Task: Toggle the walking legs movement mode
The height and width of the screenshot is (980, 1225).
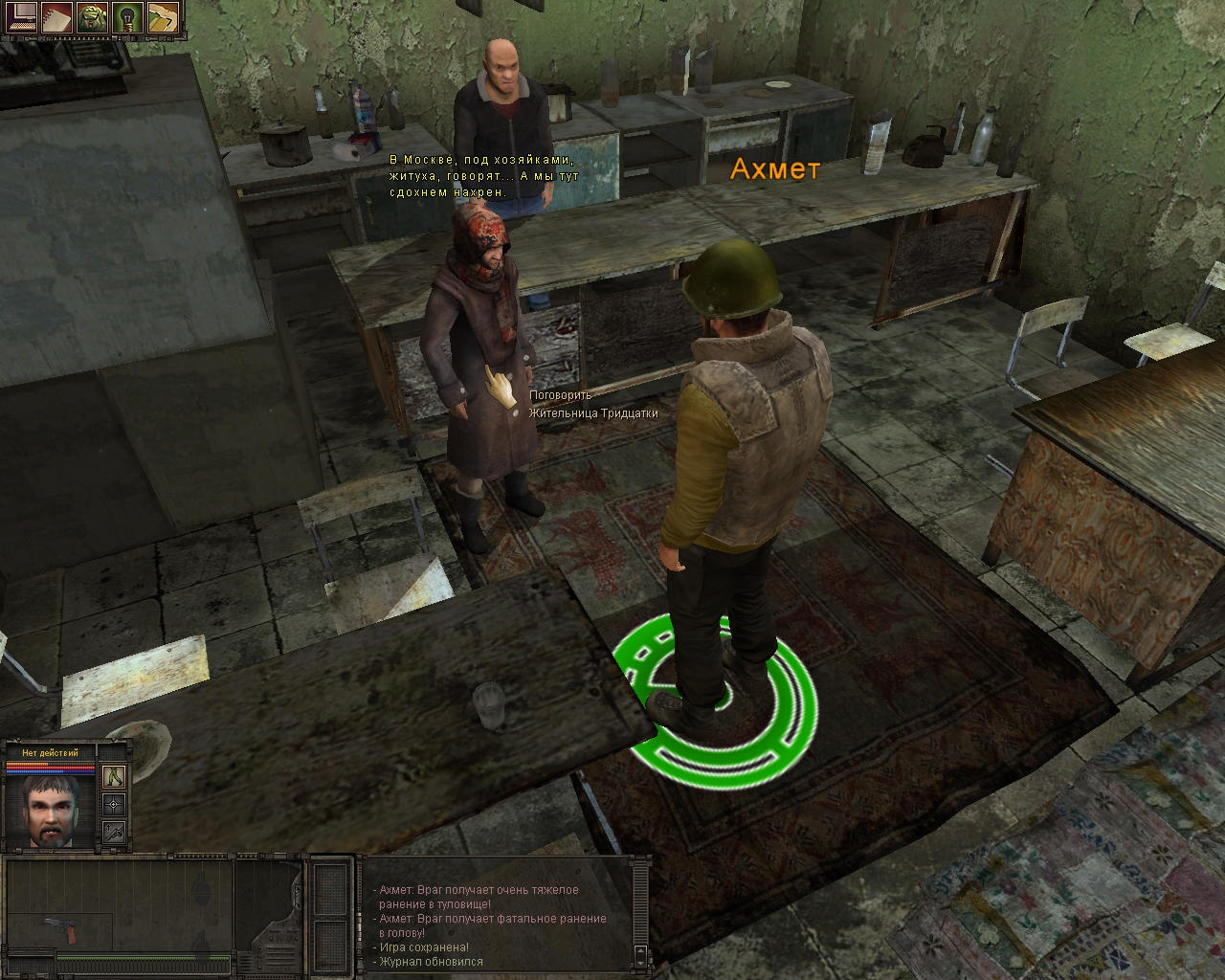Action: (x=114, y=776)
